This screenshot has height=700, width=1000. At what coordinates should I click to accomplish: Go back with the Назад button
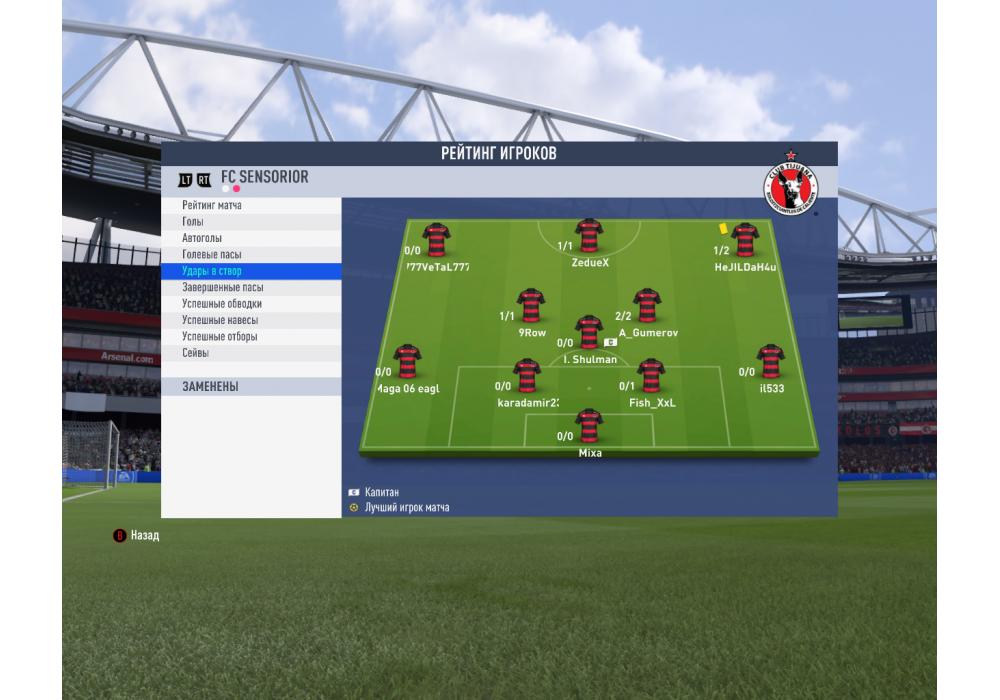(136, 536)
